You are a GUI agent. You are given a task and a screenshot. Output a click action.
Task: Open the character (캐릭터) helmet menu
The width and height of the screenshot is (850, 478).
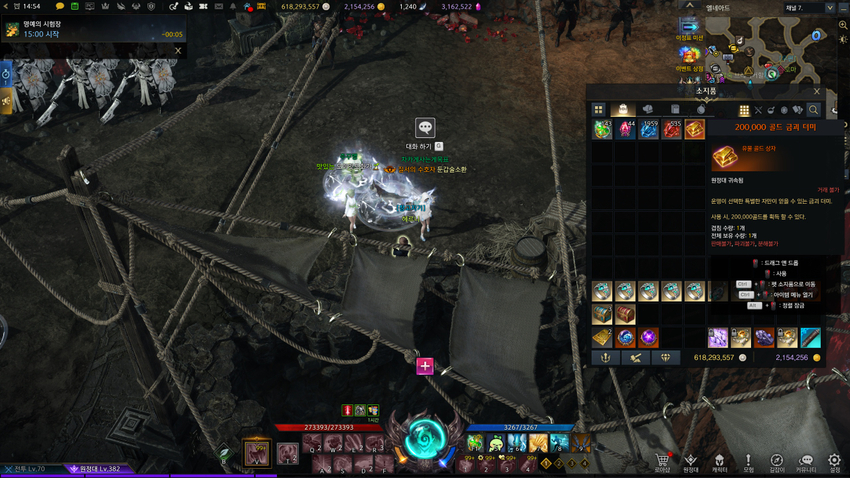pyautogui.click(x=719, y=461)
